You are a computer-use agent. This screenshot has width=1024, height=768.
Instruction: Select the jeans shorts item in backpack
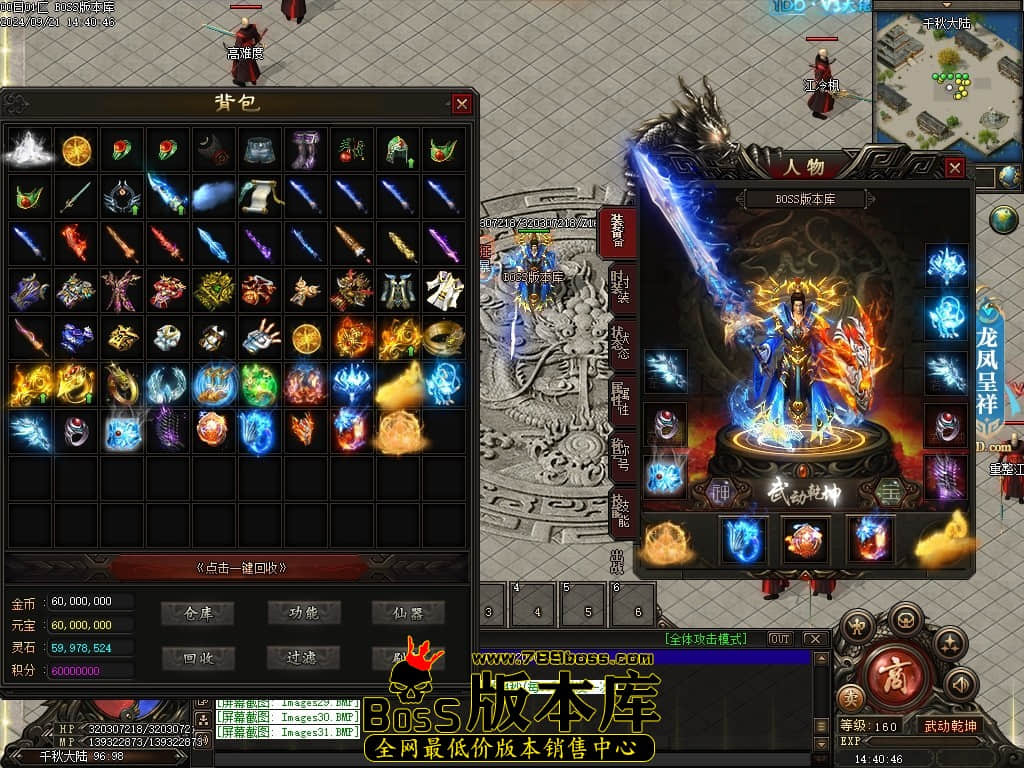tap(259, 150)
